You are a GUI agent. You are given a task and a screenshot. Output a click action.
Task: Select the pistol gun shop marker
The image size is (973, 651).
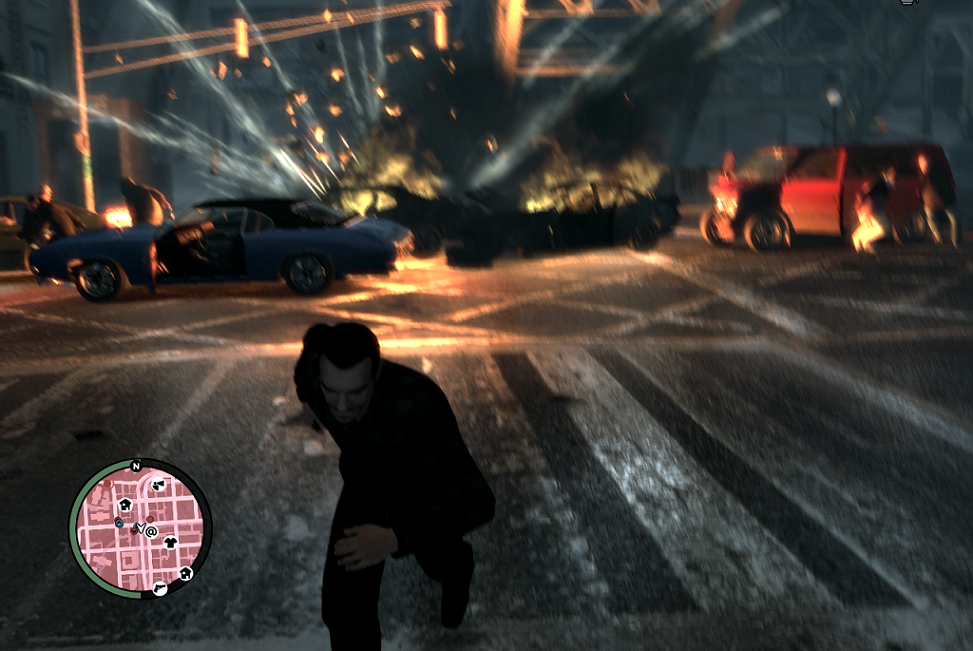[x=161, y=589]
